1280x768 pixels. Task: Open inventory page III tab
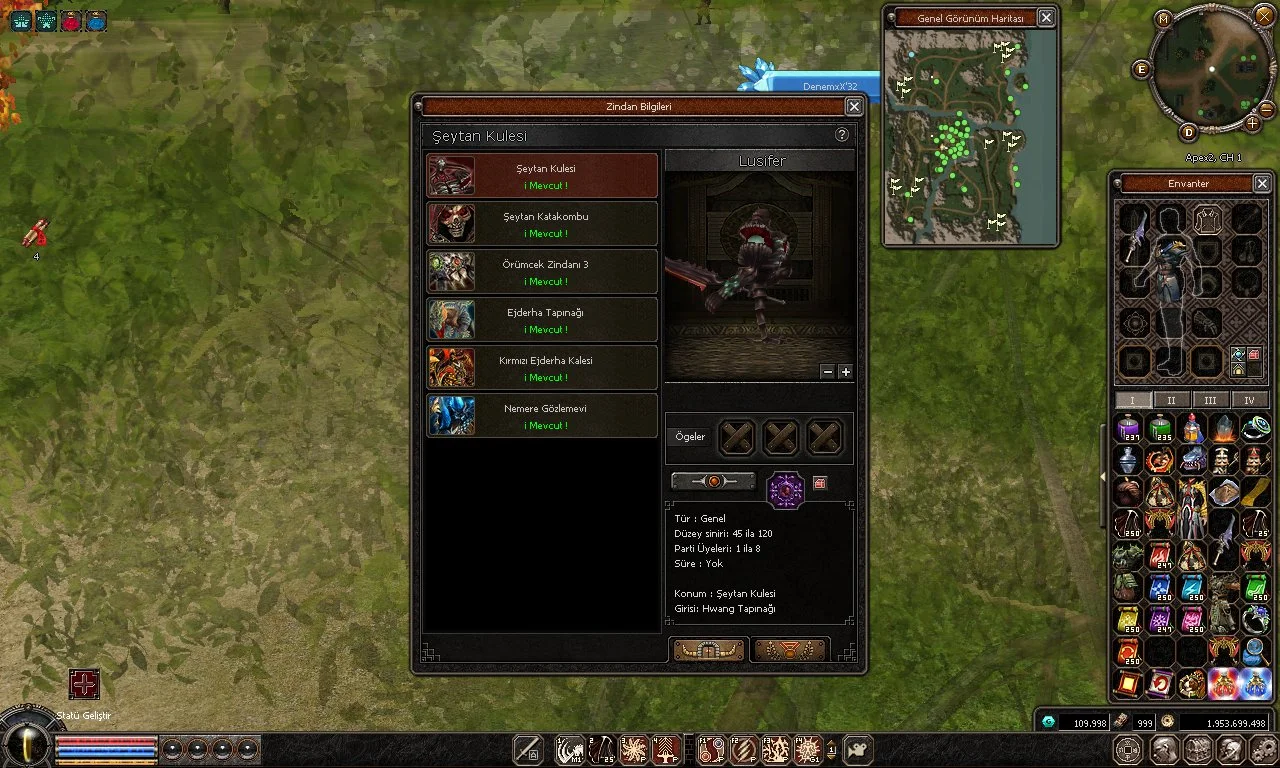[x=1211, y=400]
